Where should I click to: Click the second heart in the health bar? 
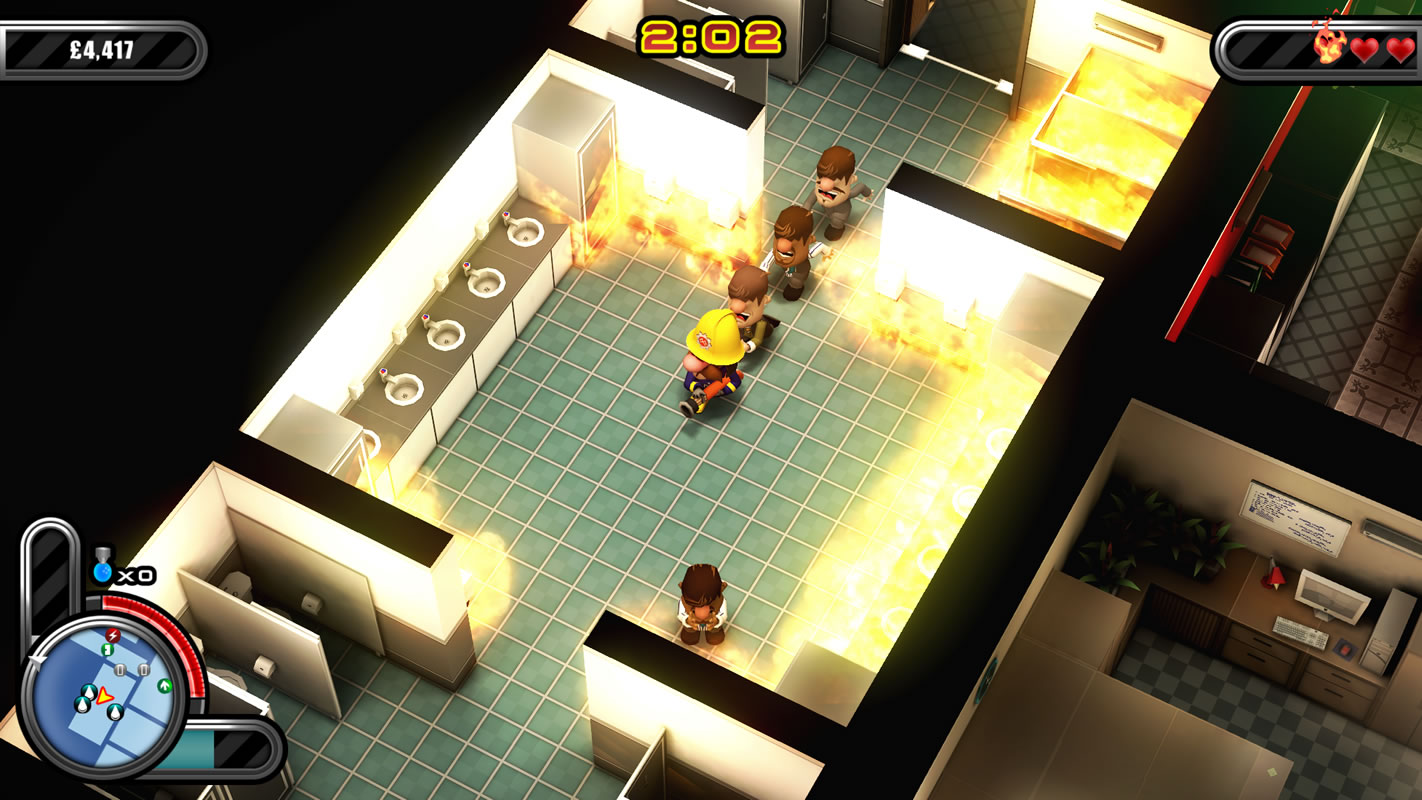[1398, 47]
